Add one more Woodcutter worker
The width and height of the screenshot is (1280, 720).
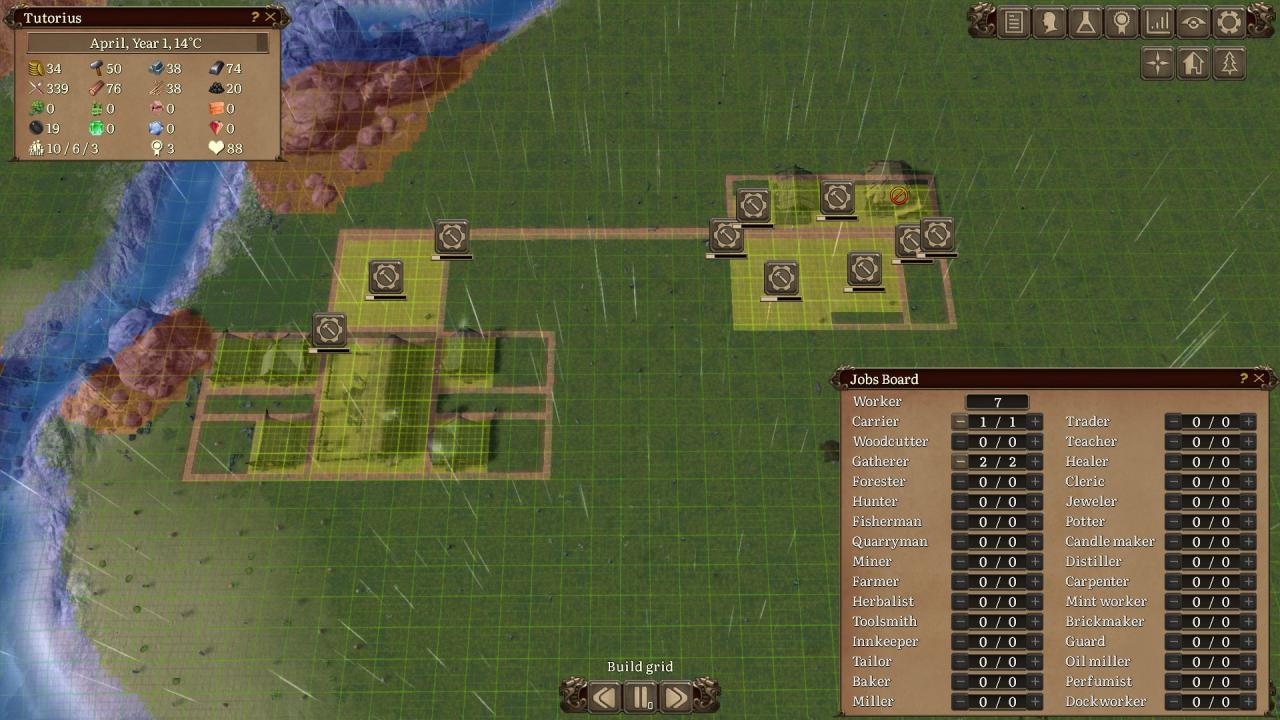1035,442
